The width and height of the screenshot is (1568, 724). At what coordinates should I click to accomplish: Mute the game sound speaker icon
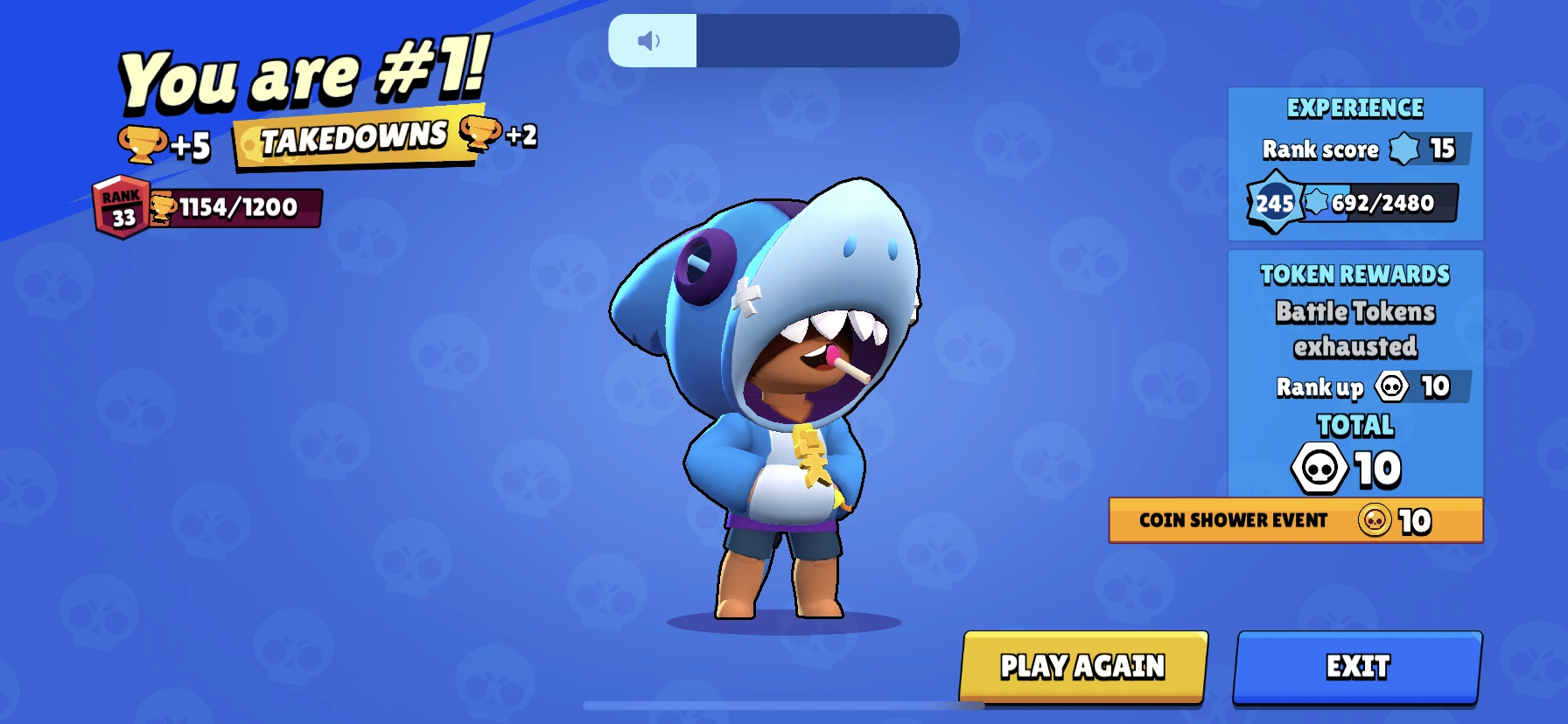coord(647,39)
